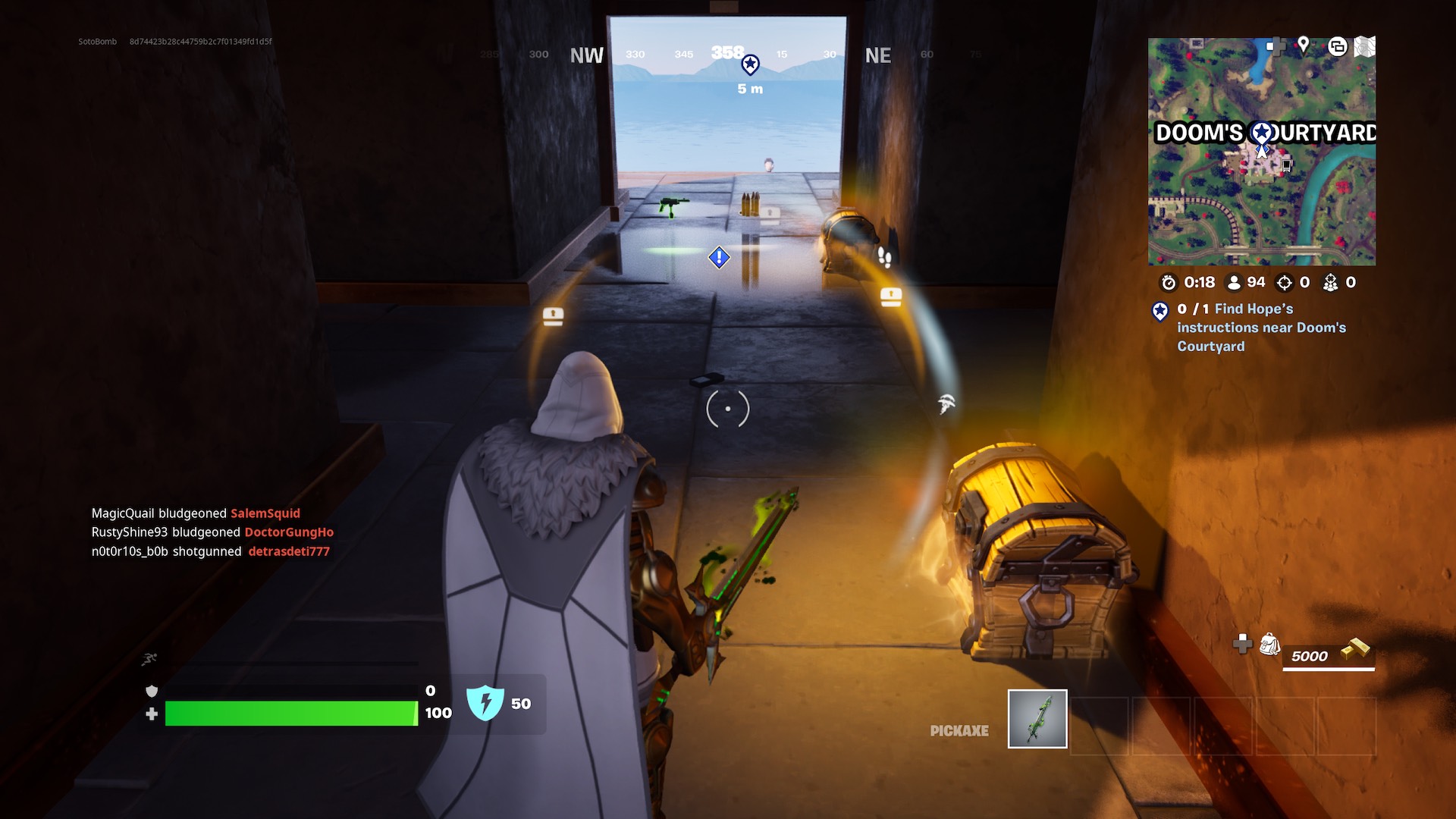
Task: Click the sprint icon above the health bar
Action: (x=150, y=660)
